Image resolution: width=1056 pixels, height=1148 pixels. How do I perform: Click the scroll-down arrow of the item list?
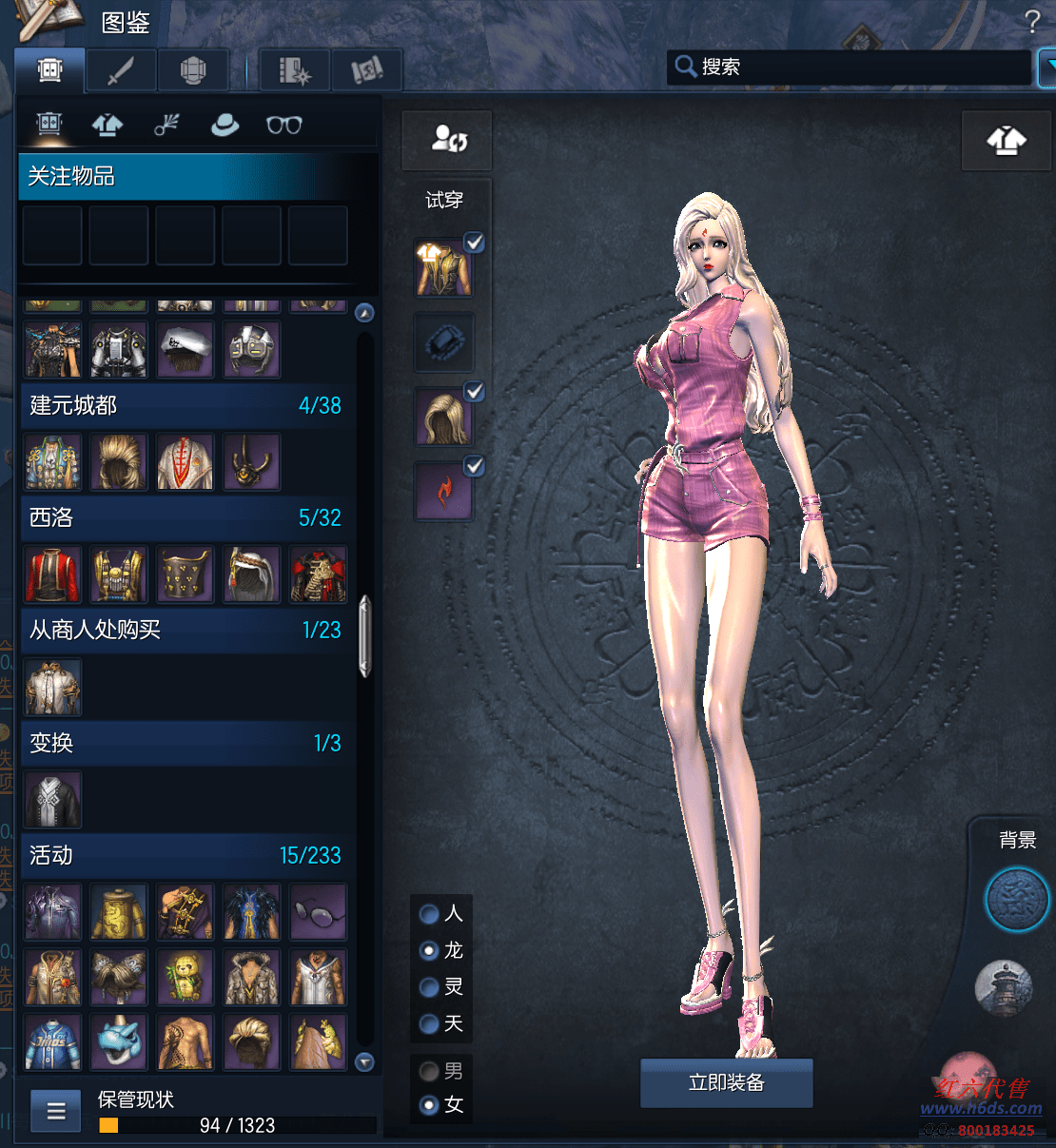[x=364, y=1062]
